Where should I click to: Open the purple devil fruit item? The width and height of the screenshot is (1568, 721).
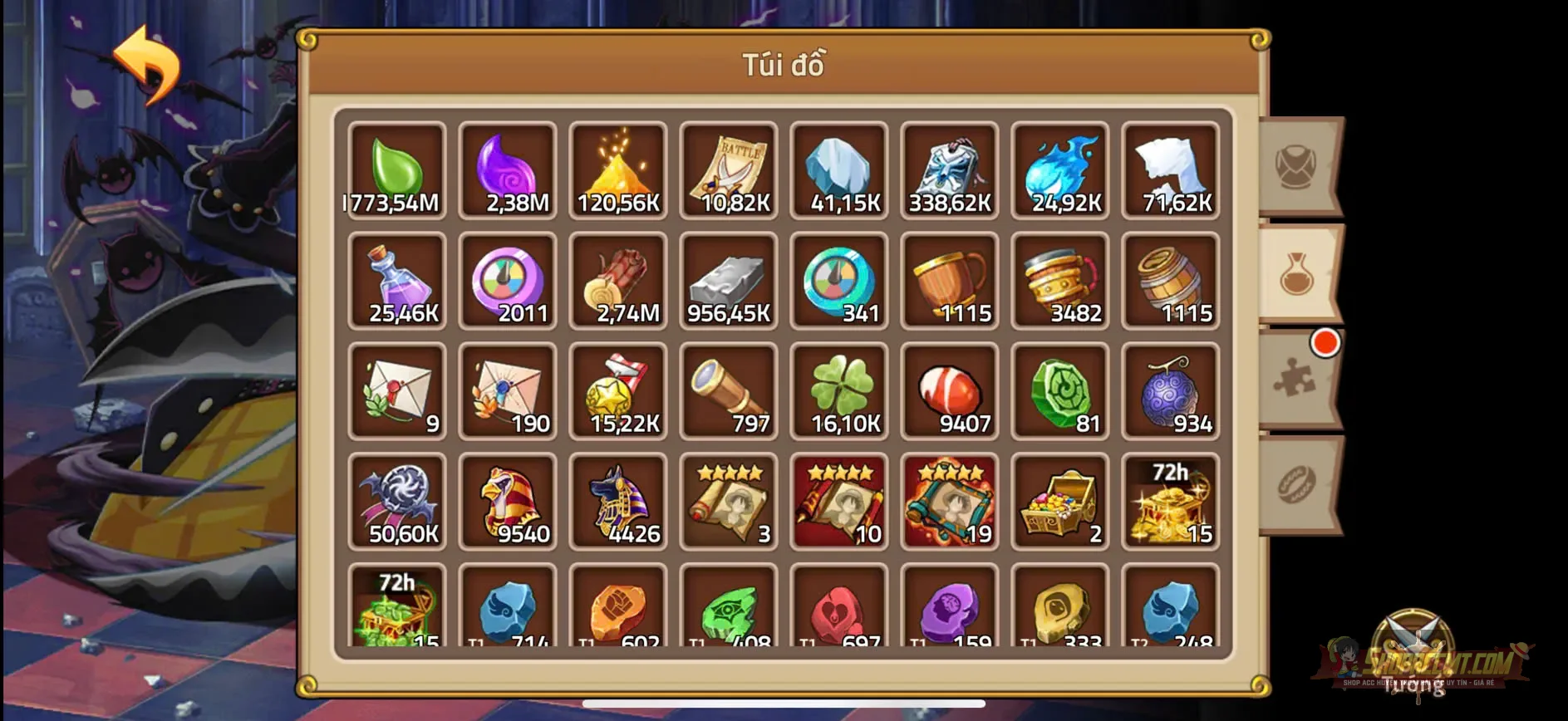click(1171, 392)
